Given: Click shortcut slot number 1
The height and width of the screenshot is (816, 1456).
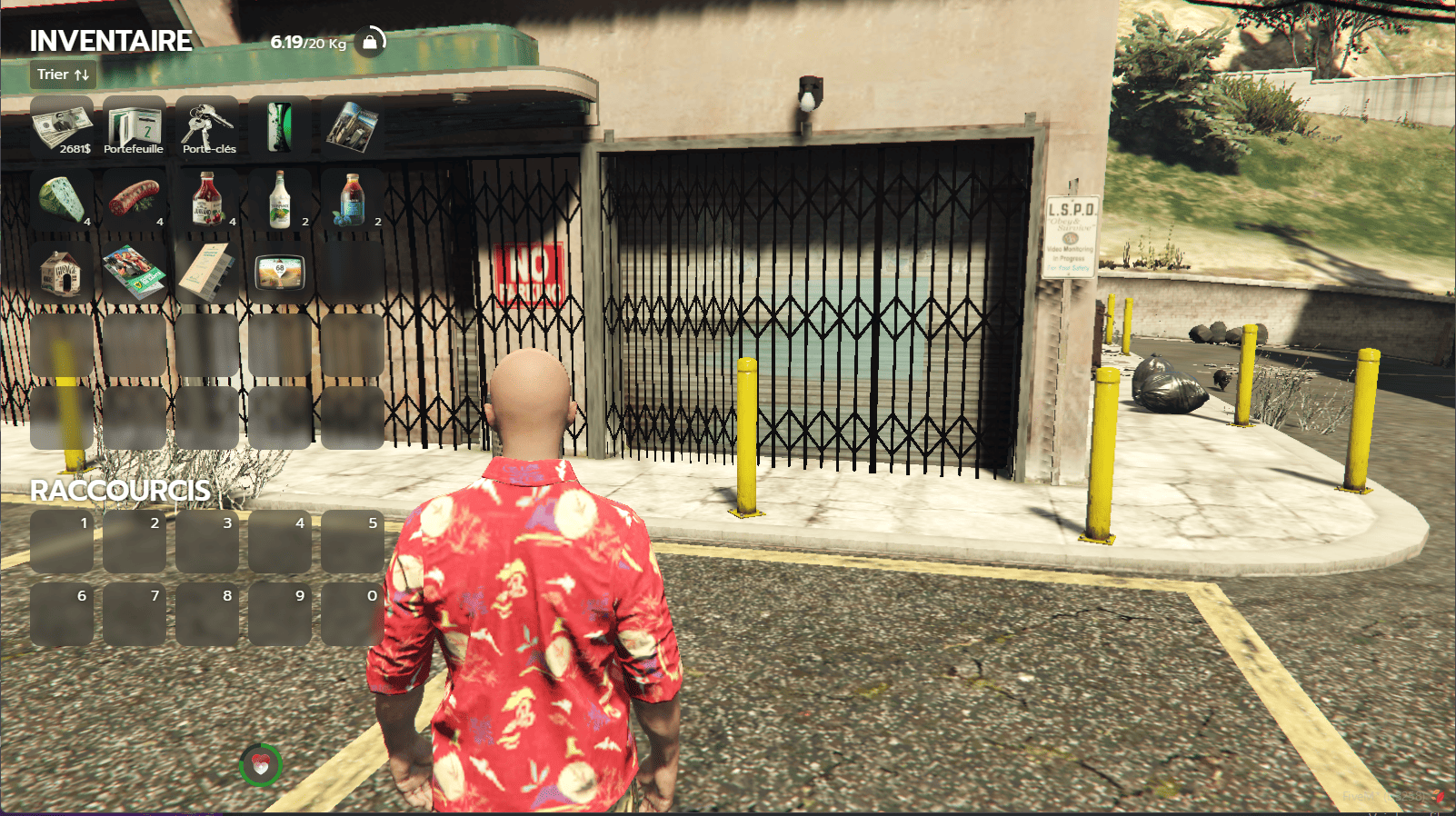Looking at the screenshot, I should (62, 542).
